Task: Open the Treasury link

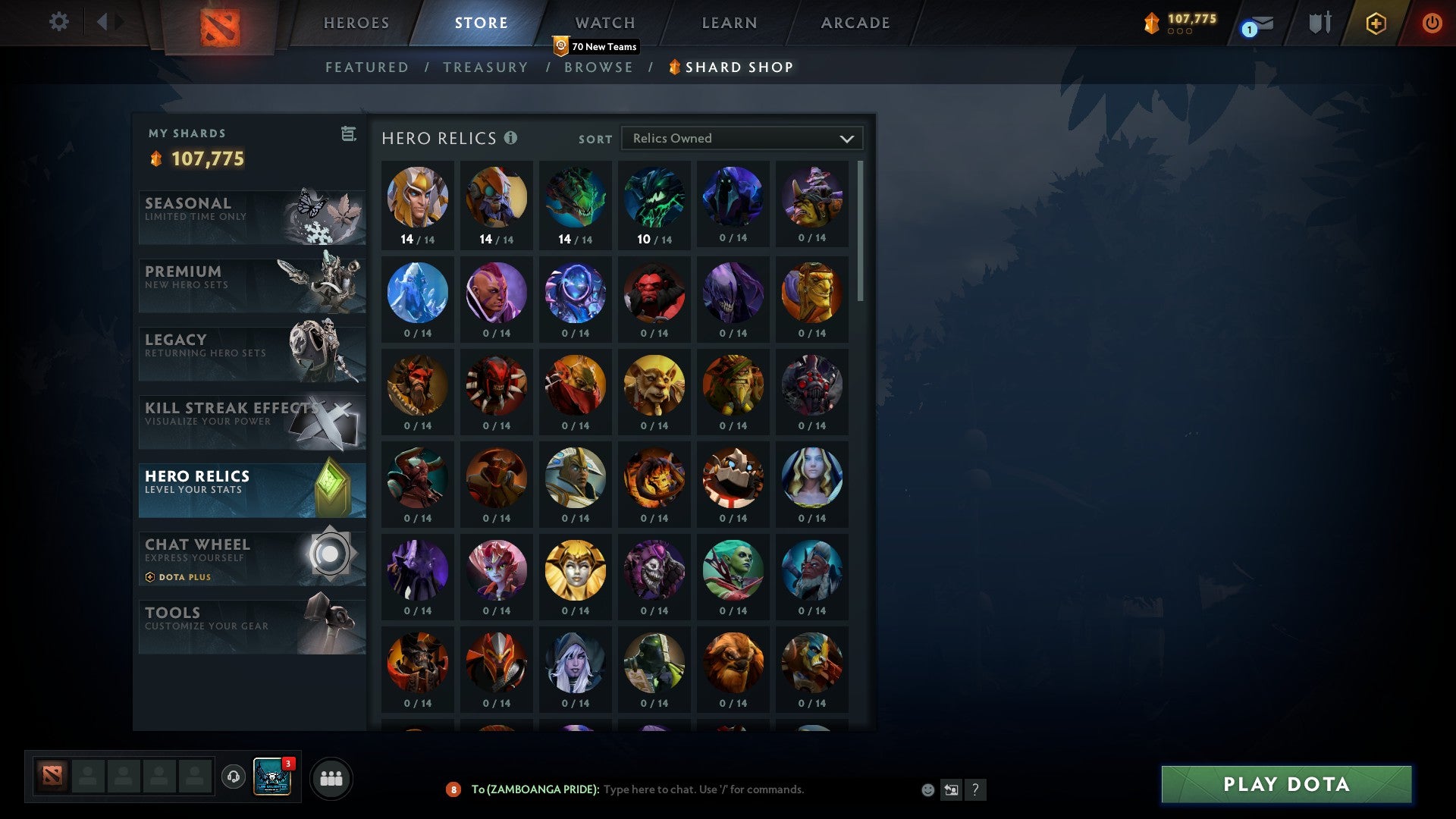Action: [x=485, y=67]
